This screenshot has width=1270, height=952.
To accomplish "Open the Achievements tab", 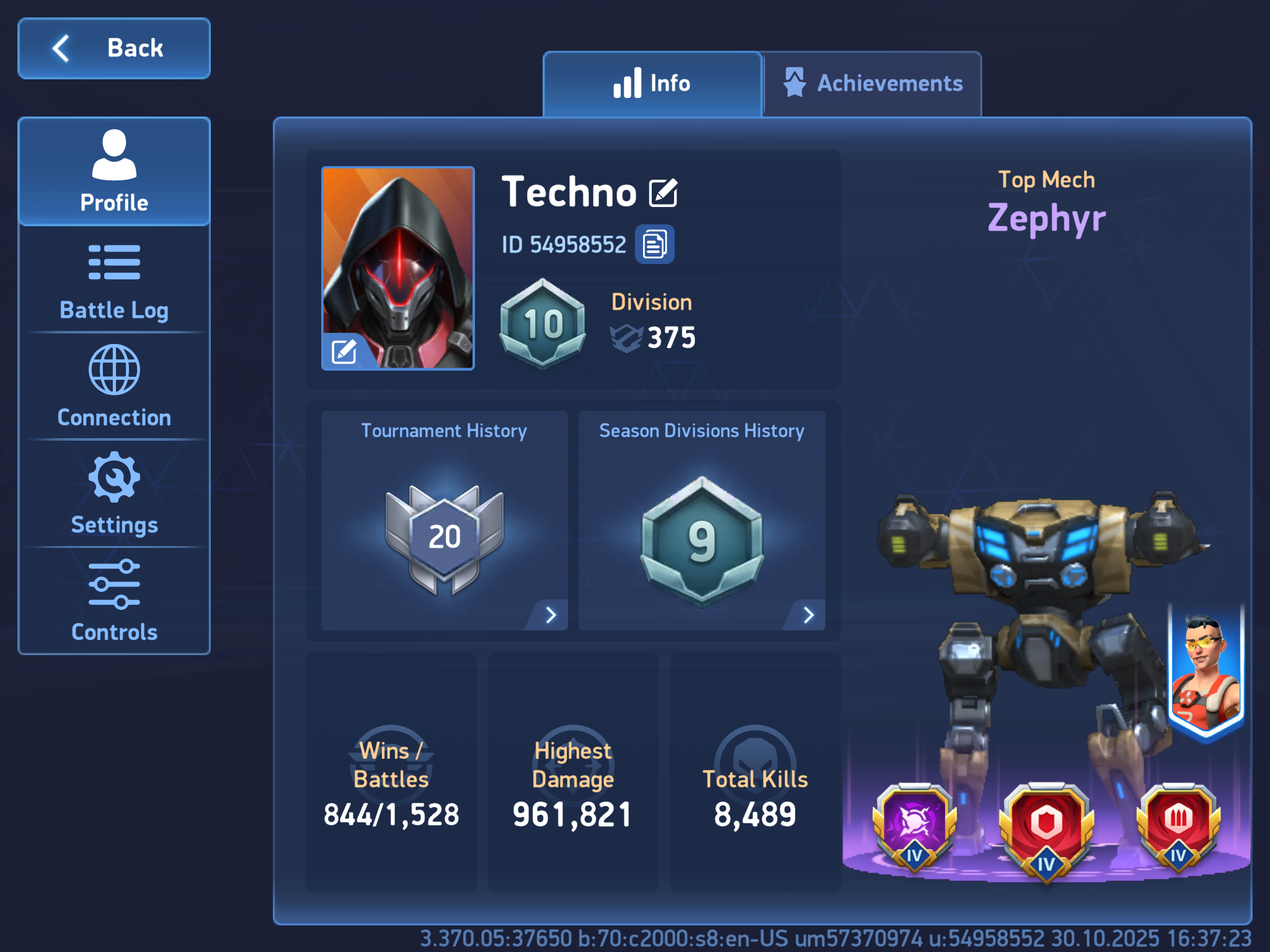I will point(873,84).
